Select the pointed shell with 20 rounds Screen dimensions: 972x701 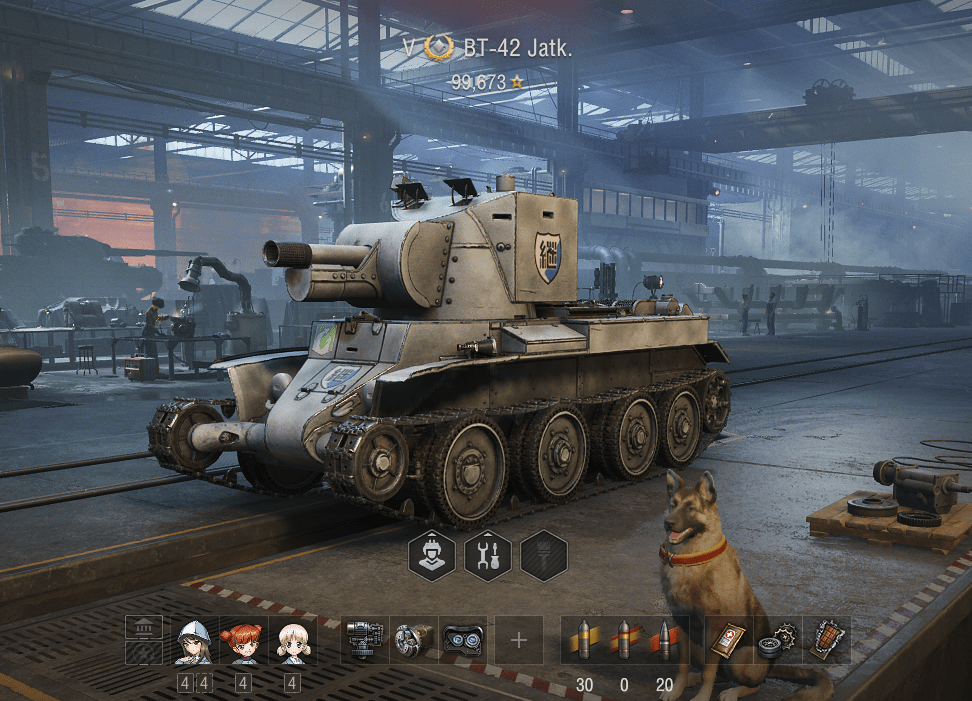point(663,640)
